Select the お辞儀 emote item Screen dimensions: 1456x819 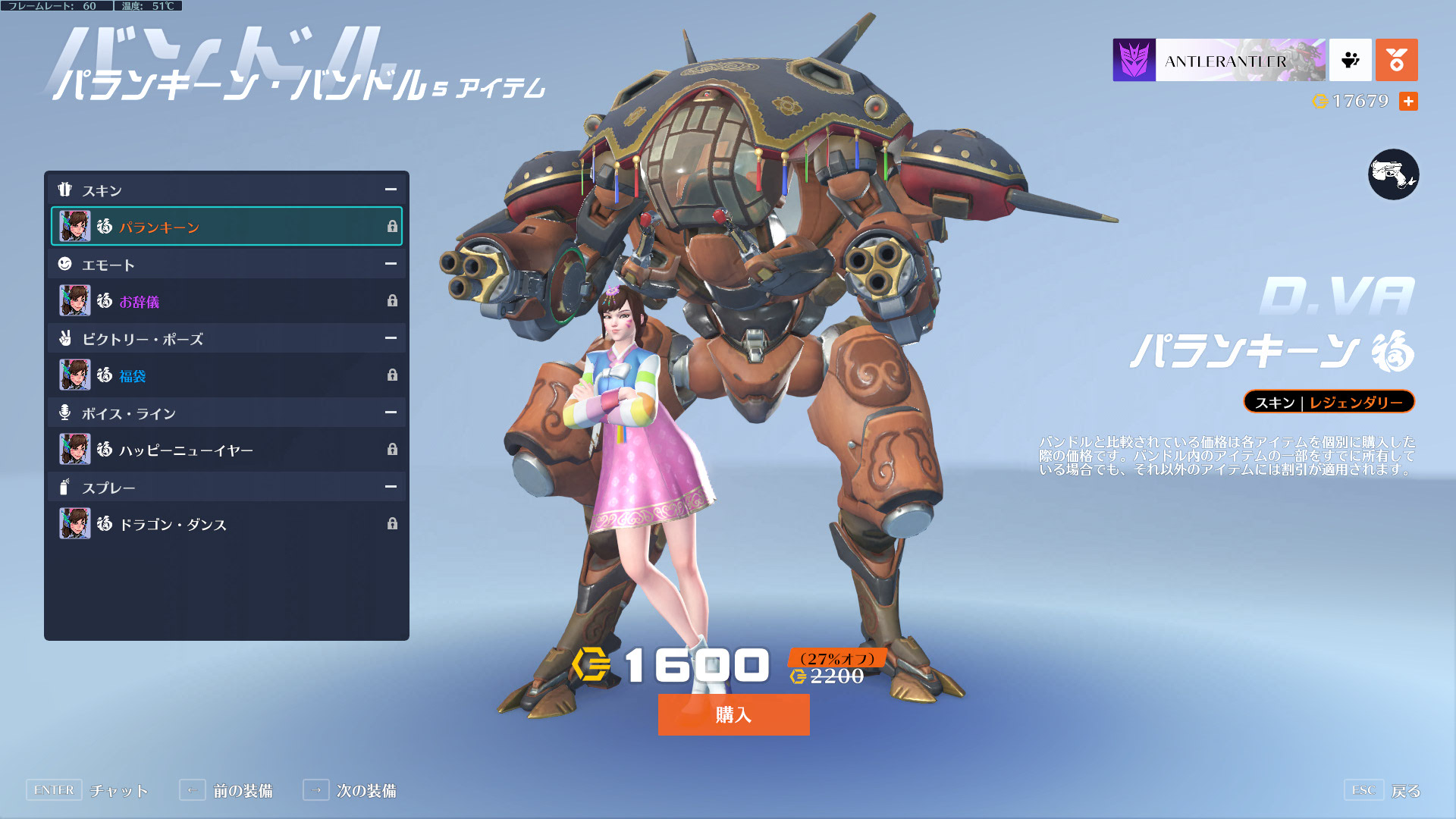pyautogui.click(x=226, y=301)
